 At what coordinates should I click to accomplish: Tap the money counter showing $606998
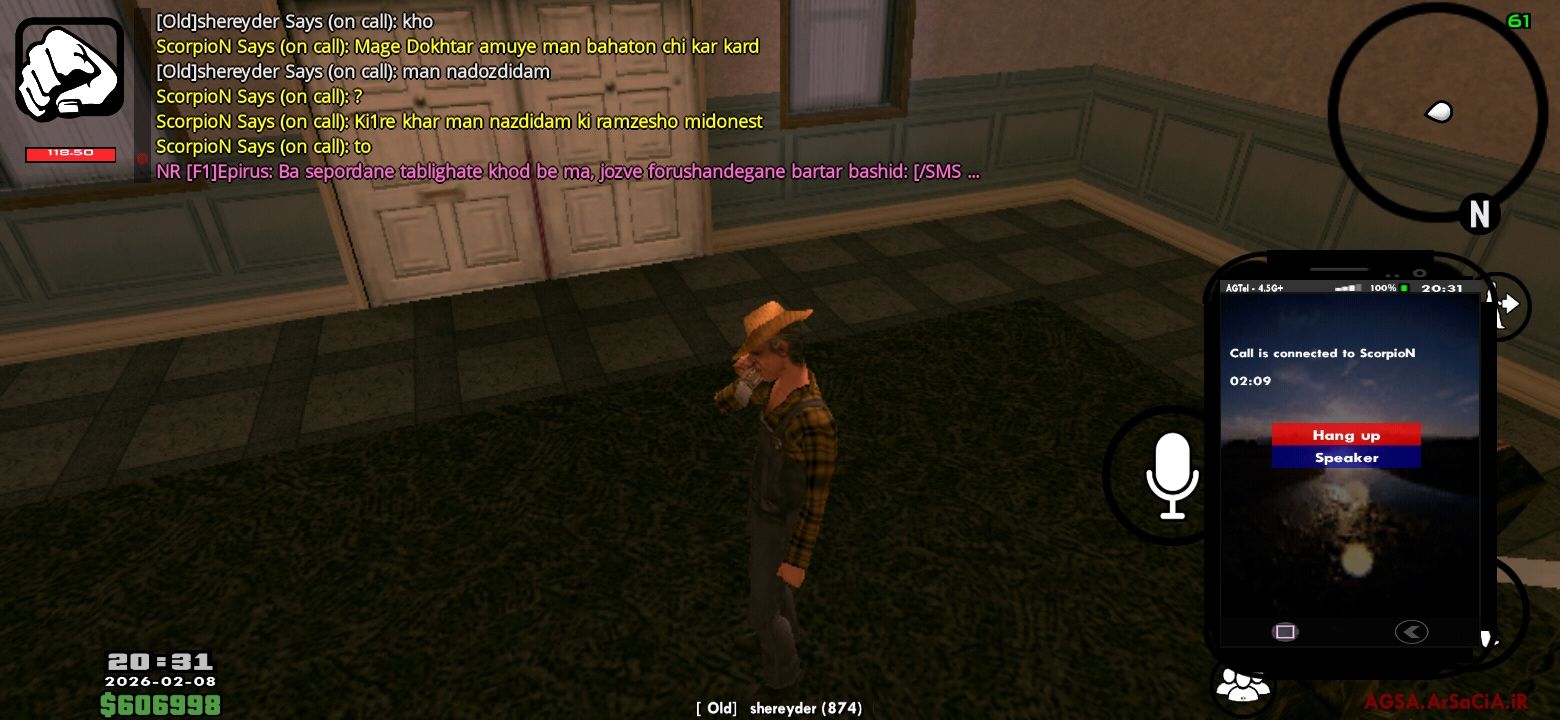(x=160, y=705)
